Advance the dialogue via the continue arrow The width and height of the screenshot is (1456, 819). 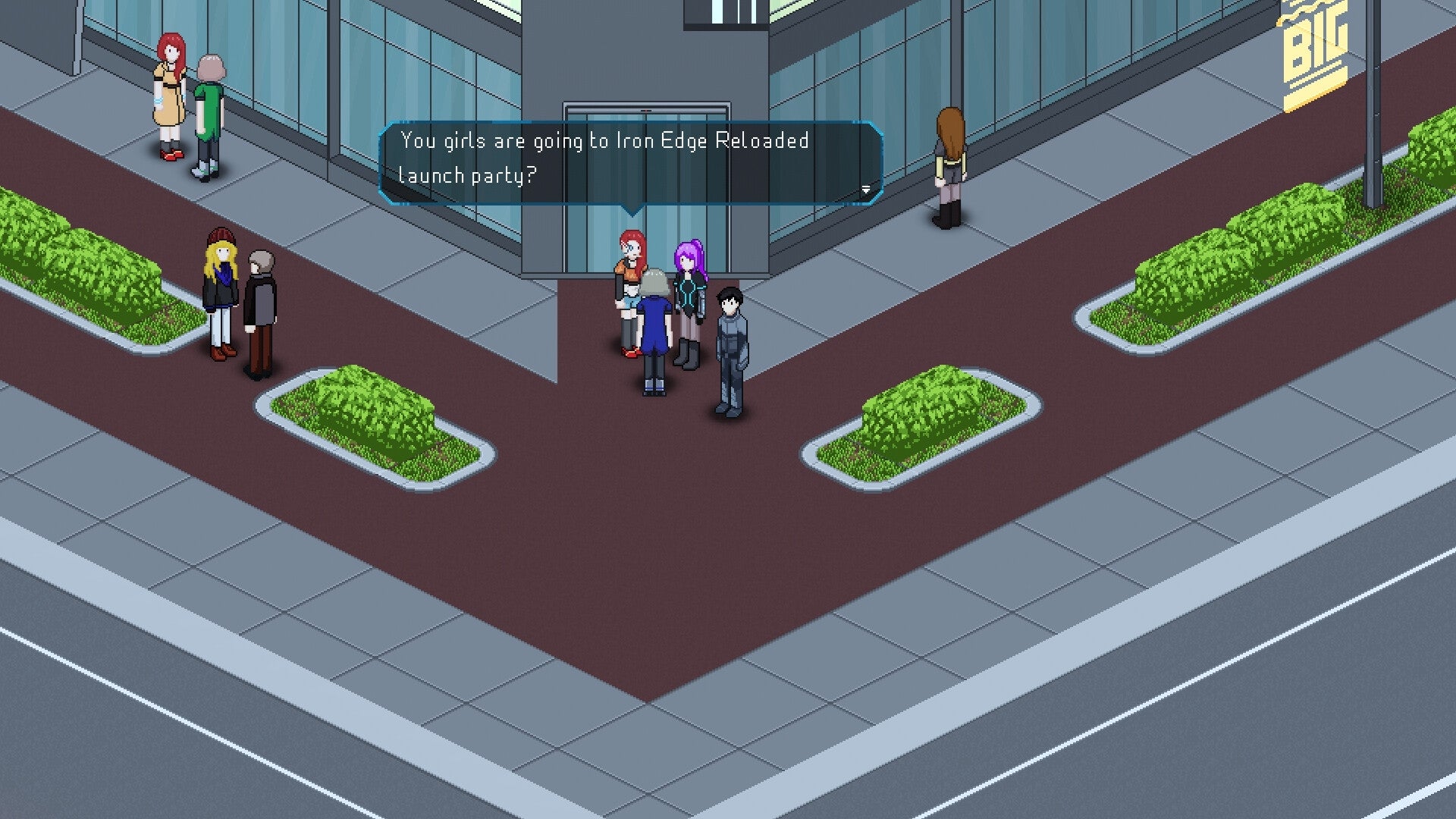[867, 190]
